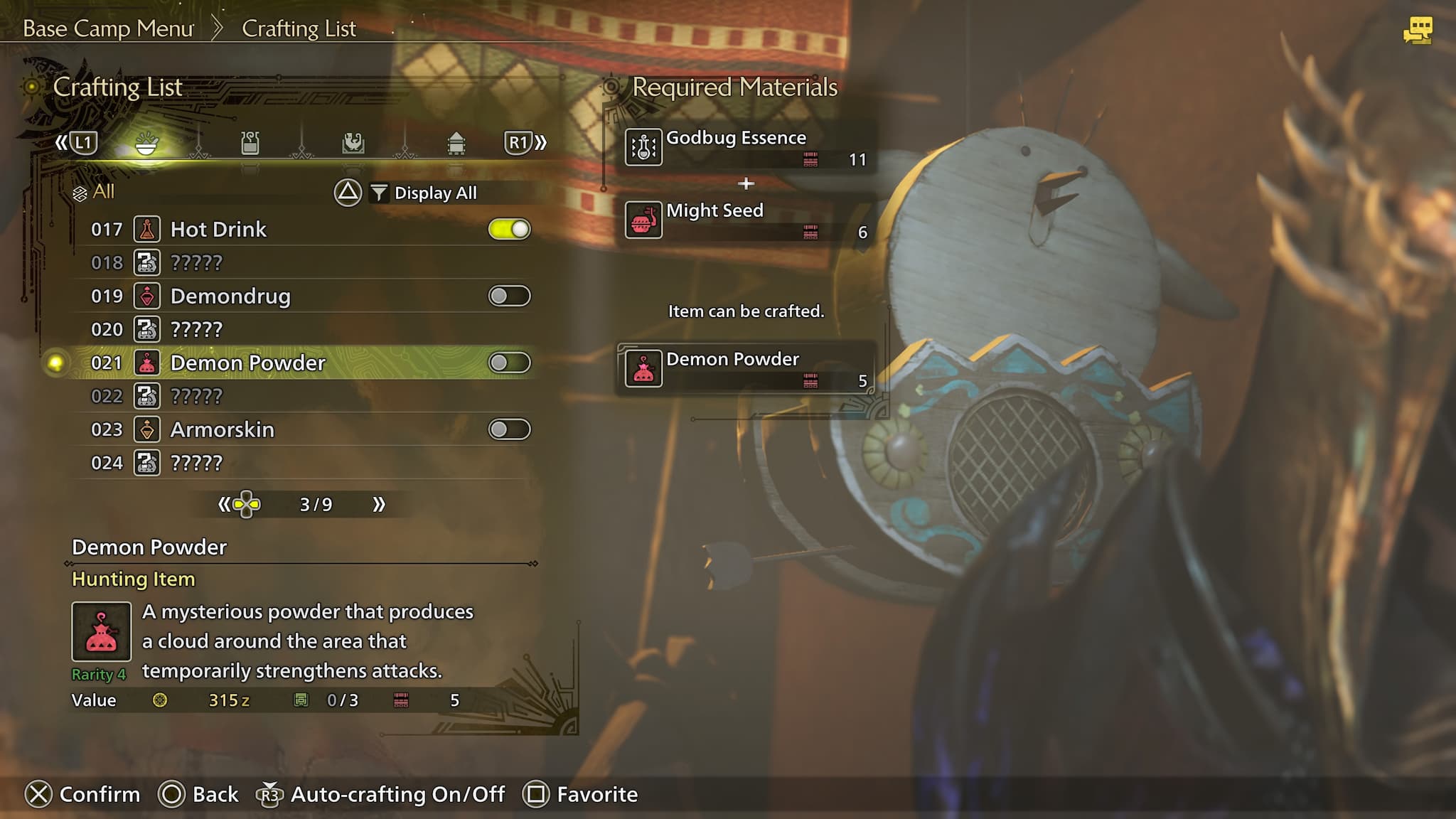Click Favorite in the bottom command bar

click(x=596, y=794)
